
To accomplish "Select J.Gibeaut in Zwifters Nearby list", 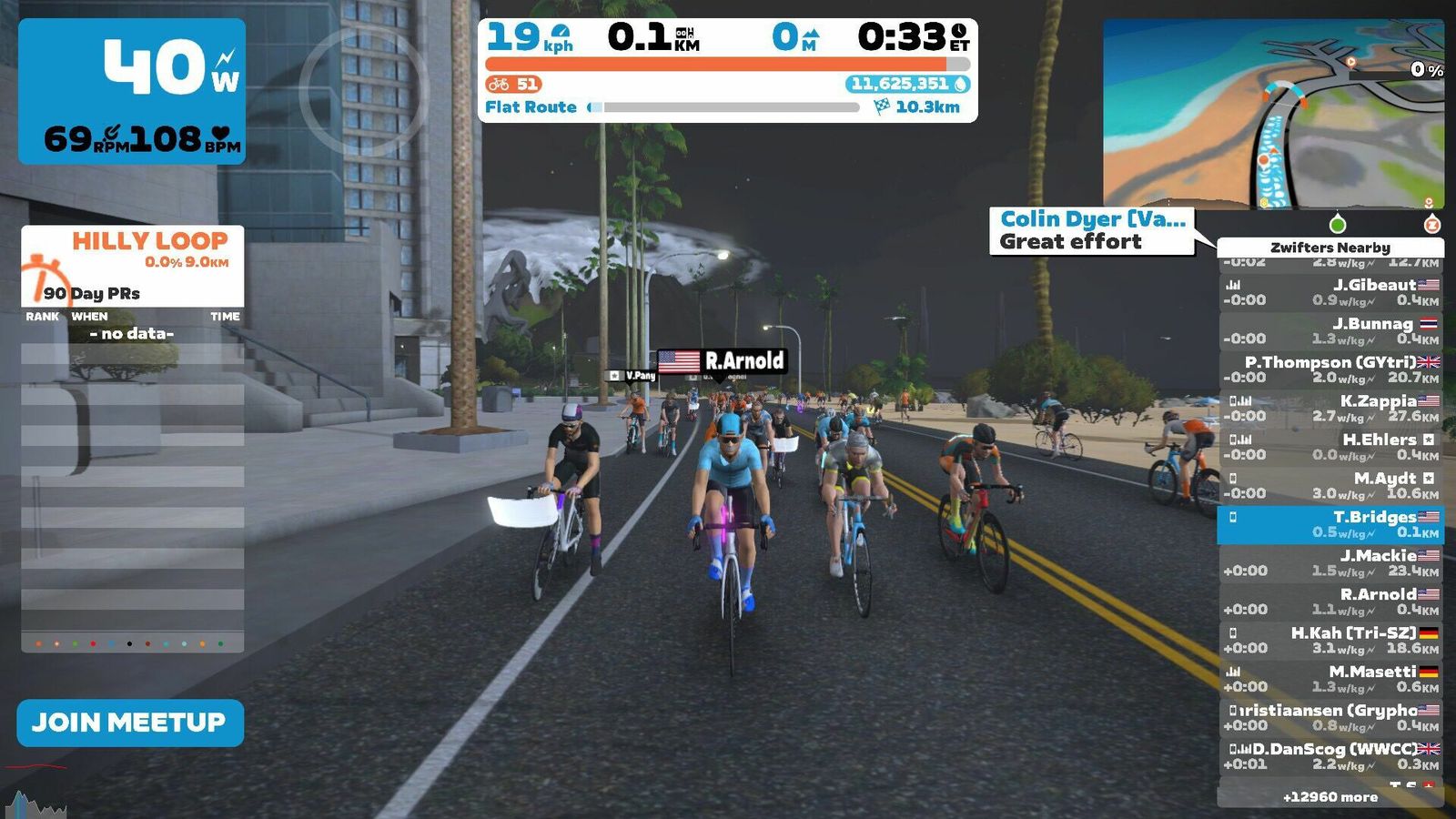I will pyautogui.click(x=1330, y=292).
